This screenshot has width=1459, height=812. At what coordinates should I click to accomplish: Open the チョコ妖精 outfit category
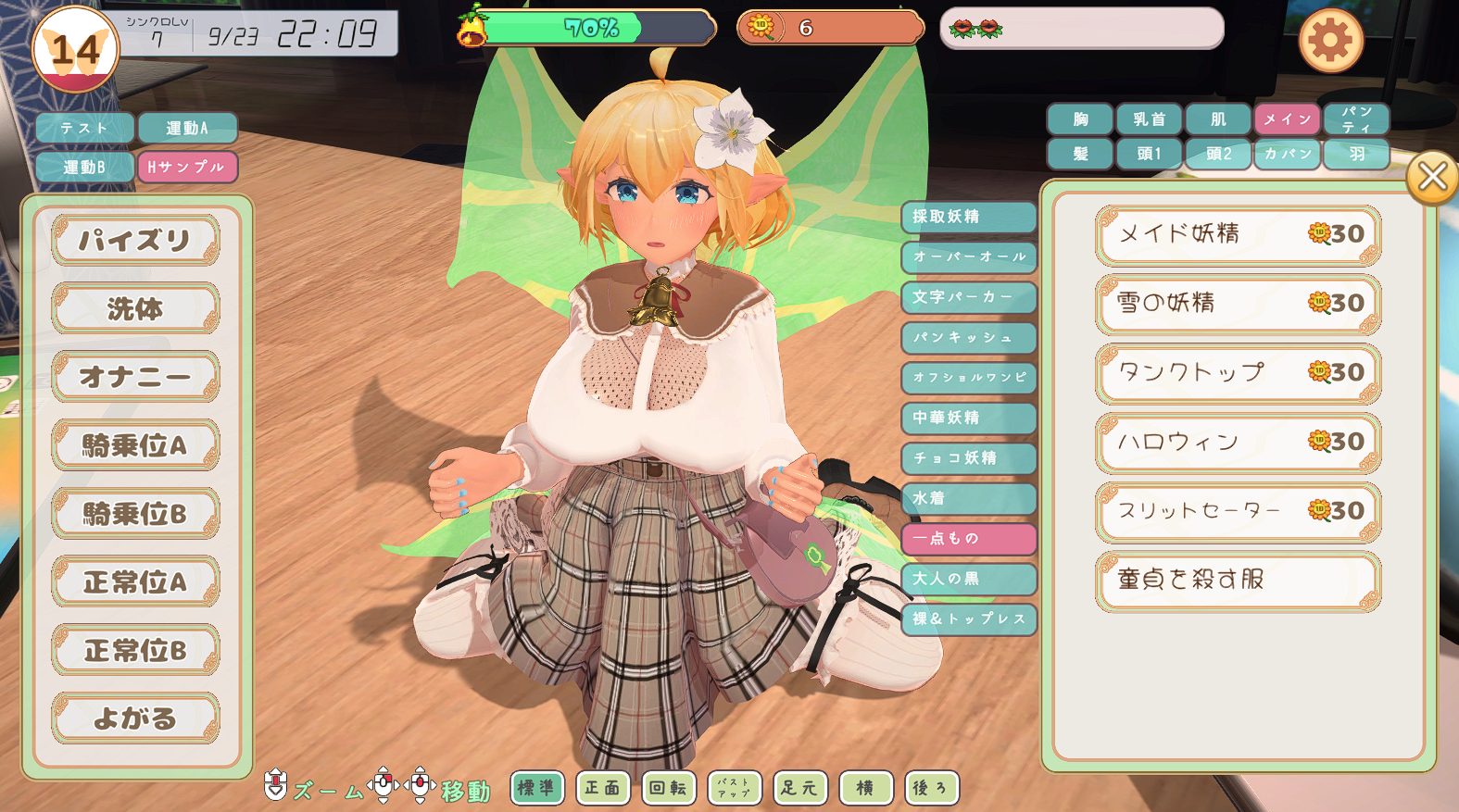point(967,458)
